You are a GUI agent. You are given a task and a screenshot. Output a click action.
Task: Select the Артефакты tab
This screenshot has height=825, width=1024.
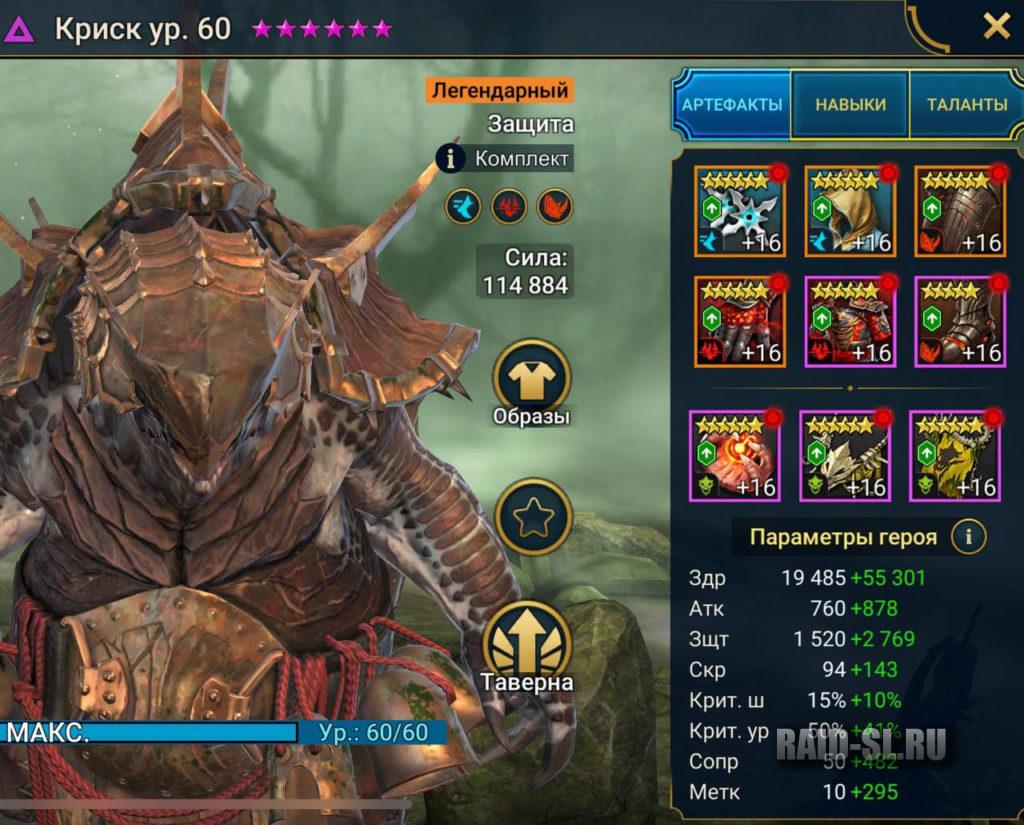732,104
